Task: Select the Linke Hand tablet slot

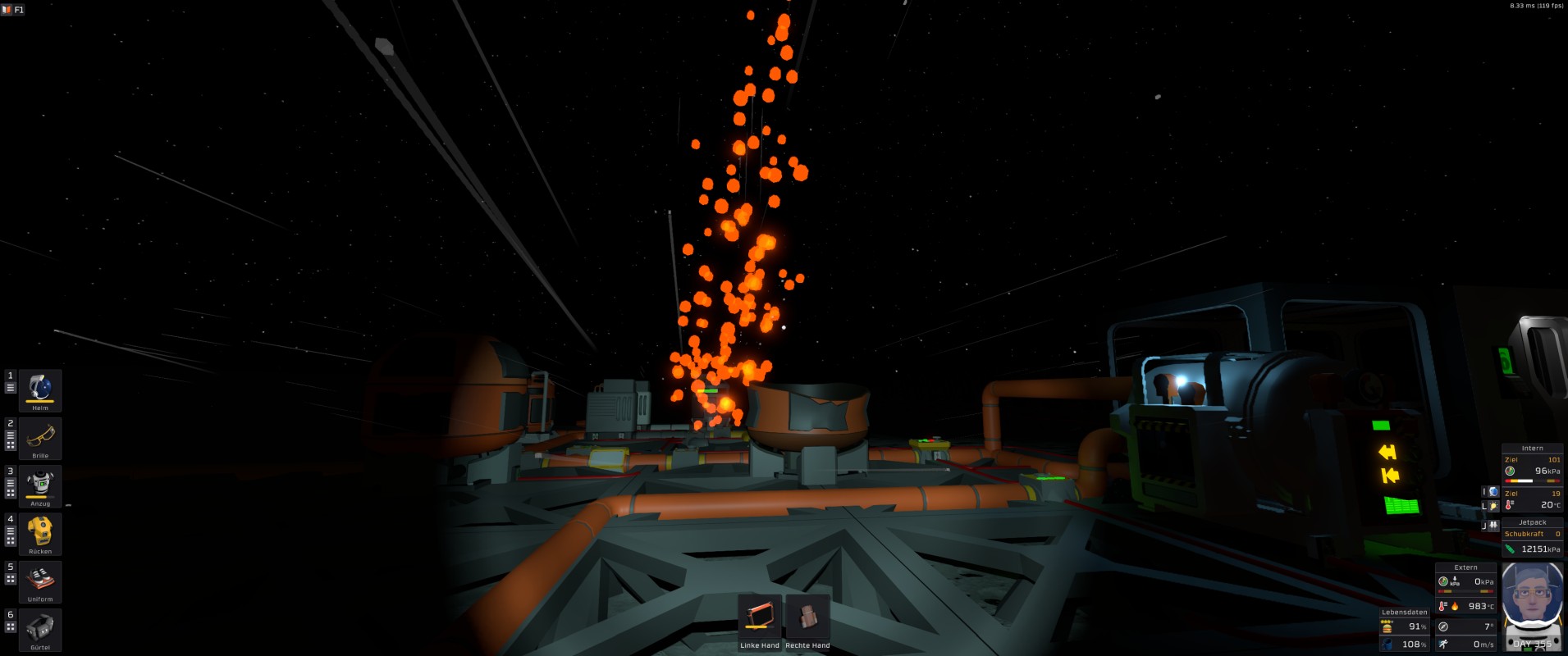Action: pos(759,617)
